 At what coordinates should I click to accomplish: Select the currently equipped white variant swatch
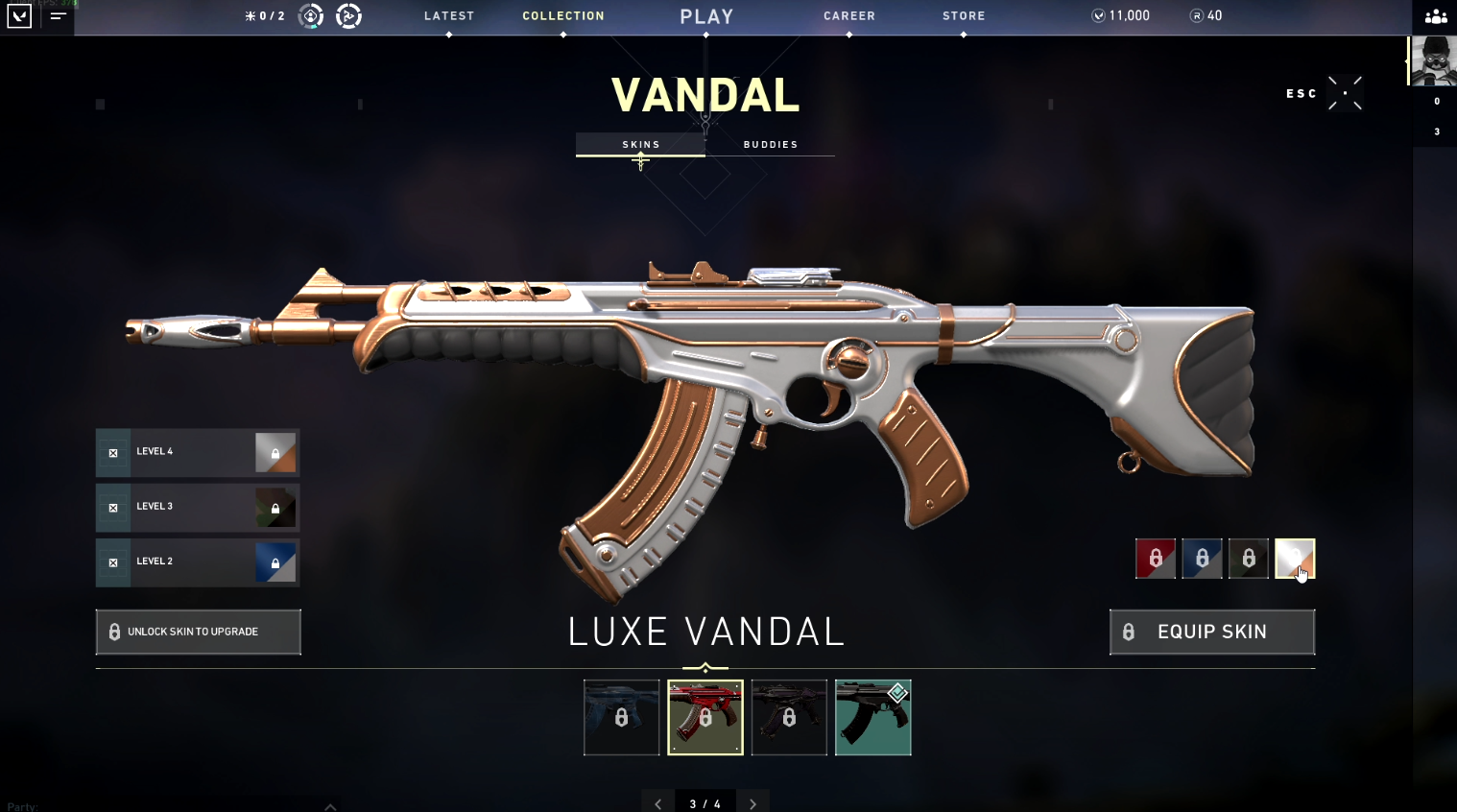click(1296, 559)
